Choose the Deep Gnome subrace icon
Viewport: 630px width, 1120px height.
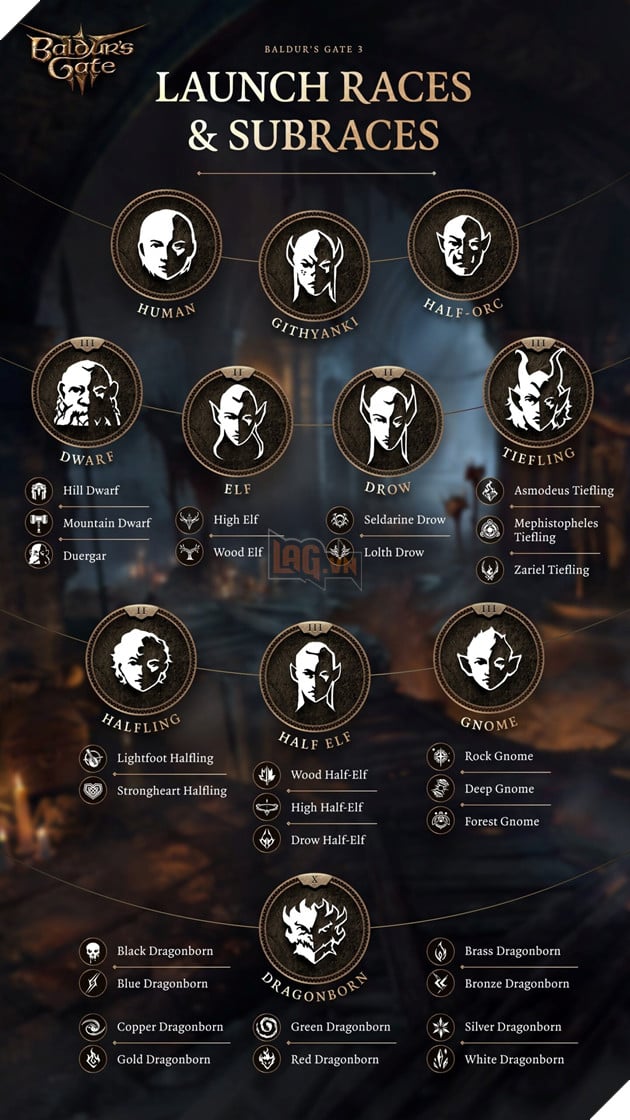(440, 789)
